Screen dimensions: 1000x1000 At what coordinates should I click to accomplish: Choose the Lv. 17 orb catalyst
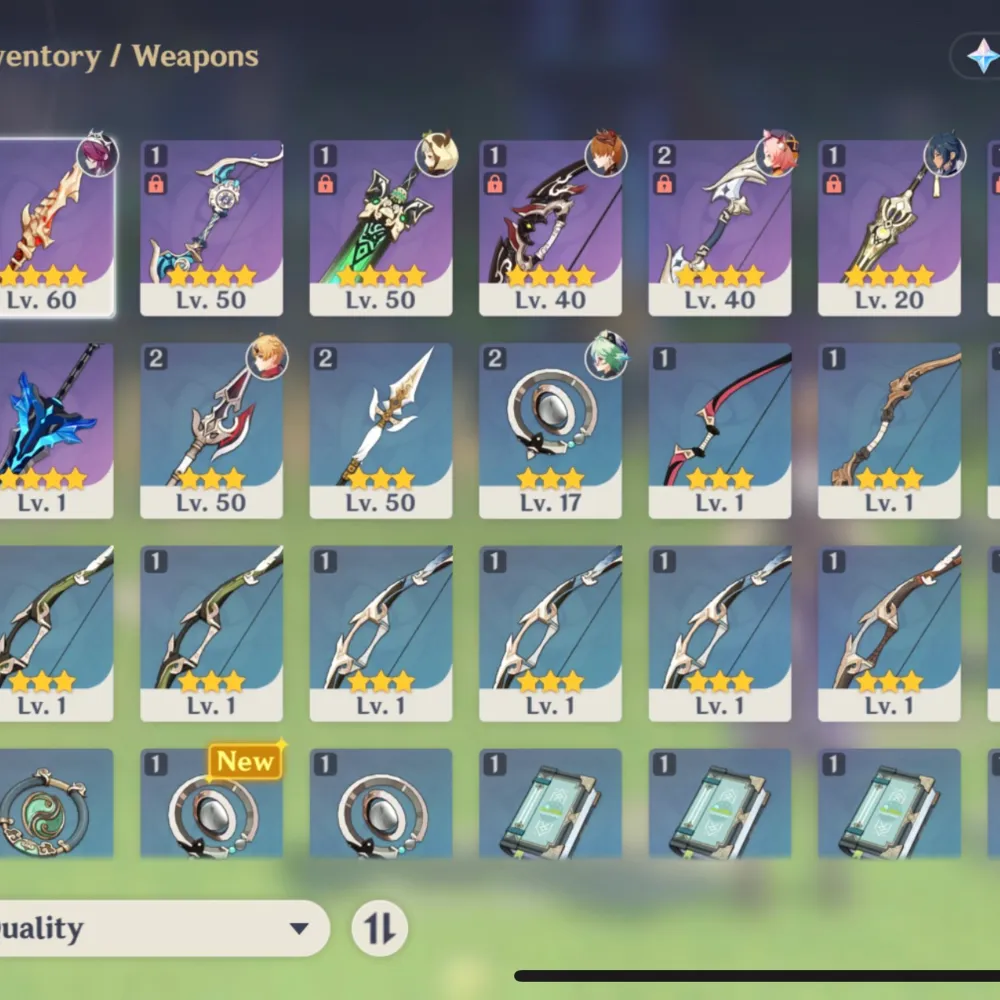click(x=550, y=428)
